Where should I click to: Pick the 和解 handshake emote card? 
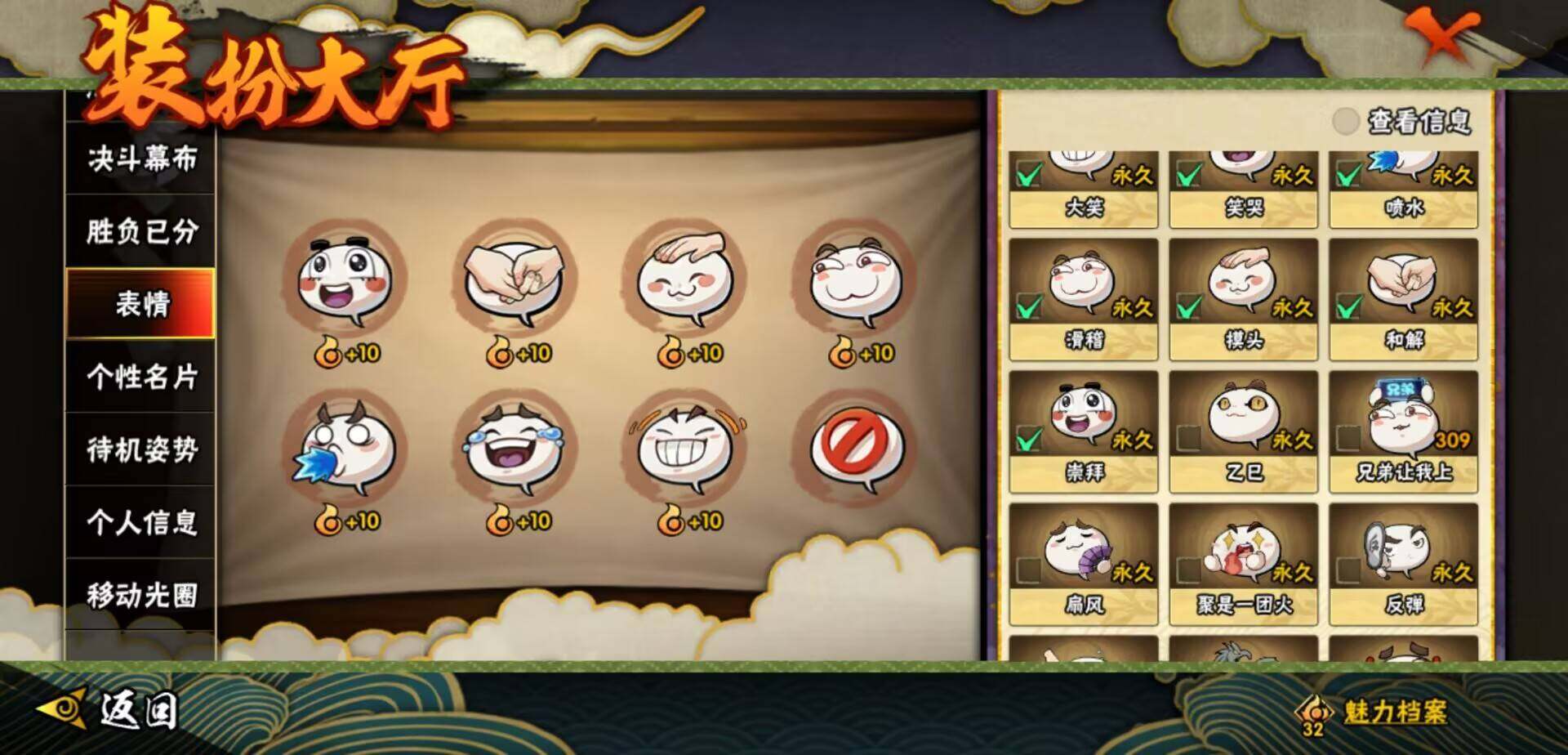click(1403, 299)
